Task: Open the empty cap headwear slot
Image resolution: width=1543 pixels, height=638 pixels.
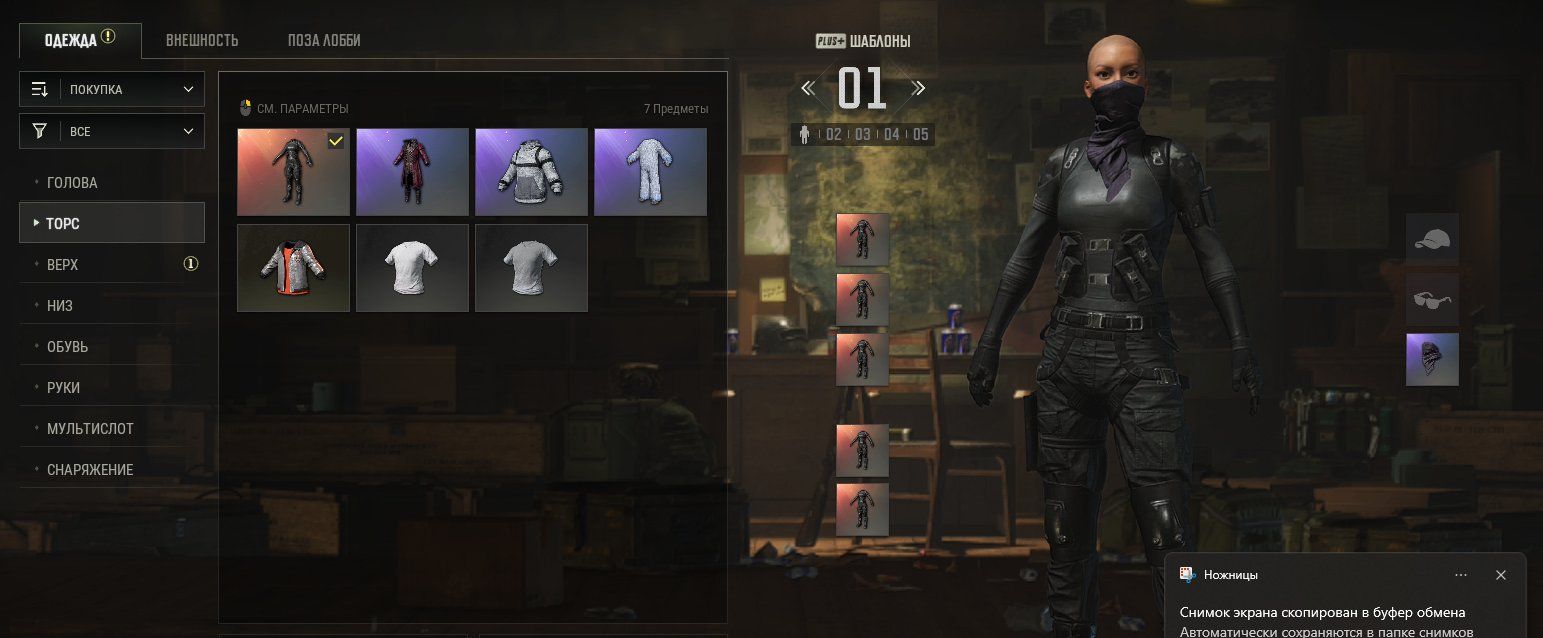Action: (1432, 239)
